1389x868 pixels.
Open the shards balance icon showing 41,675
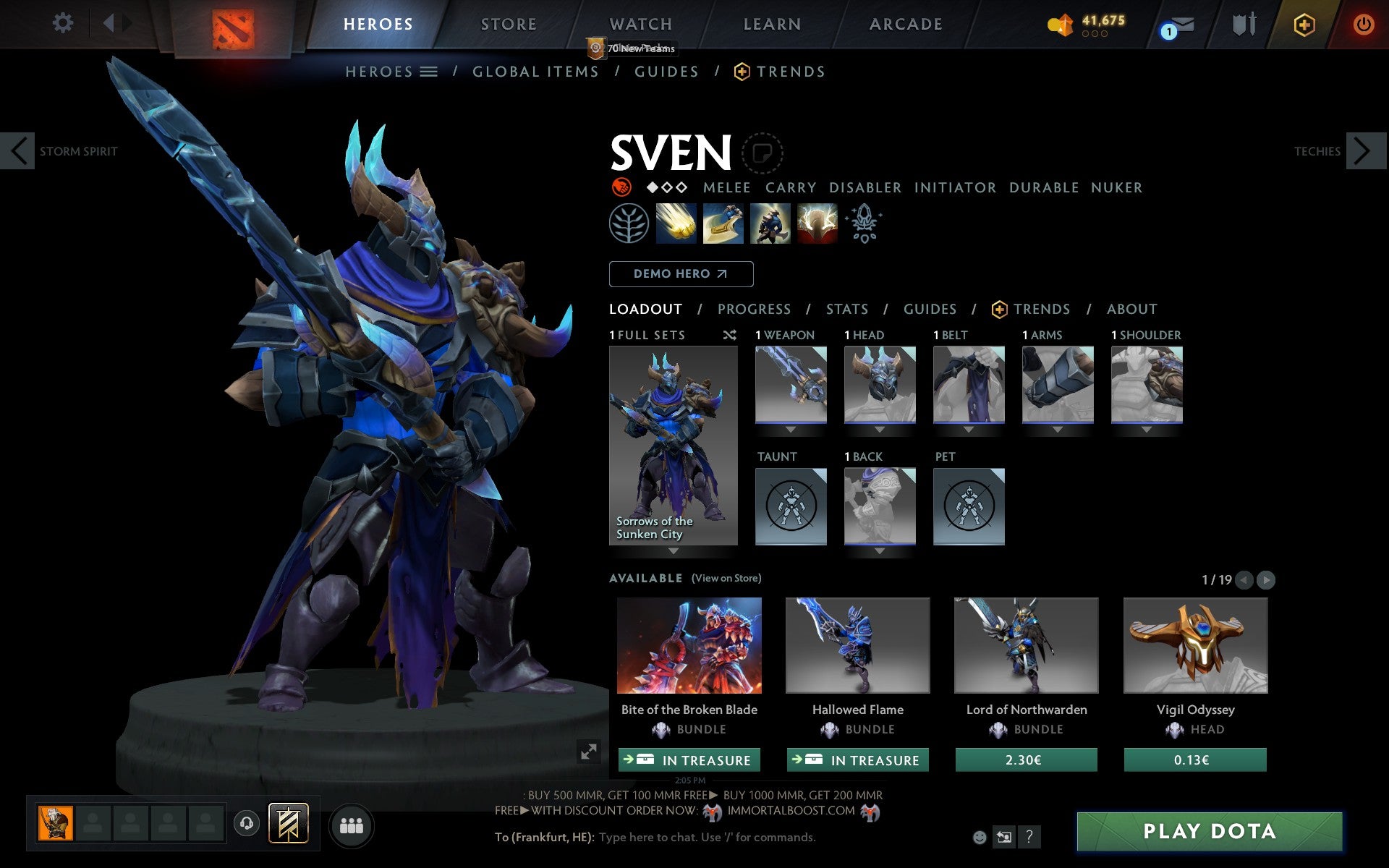point(1060,24)
